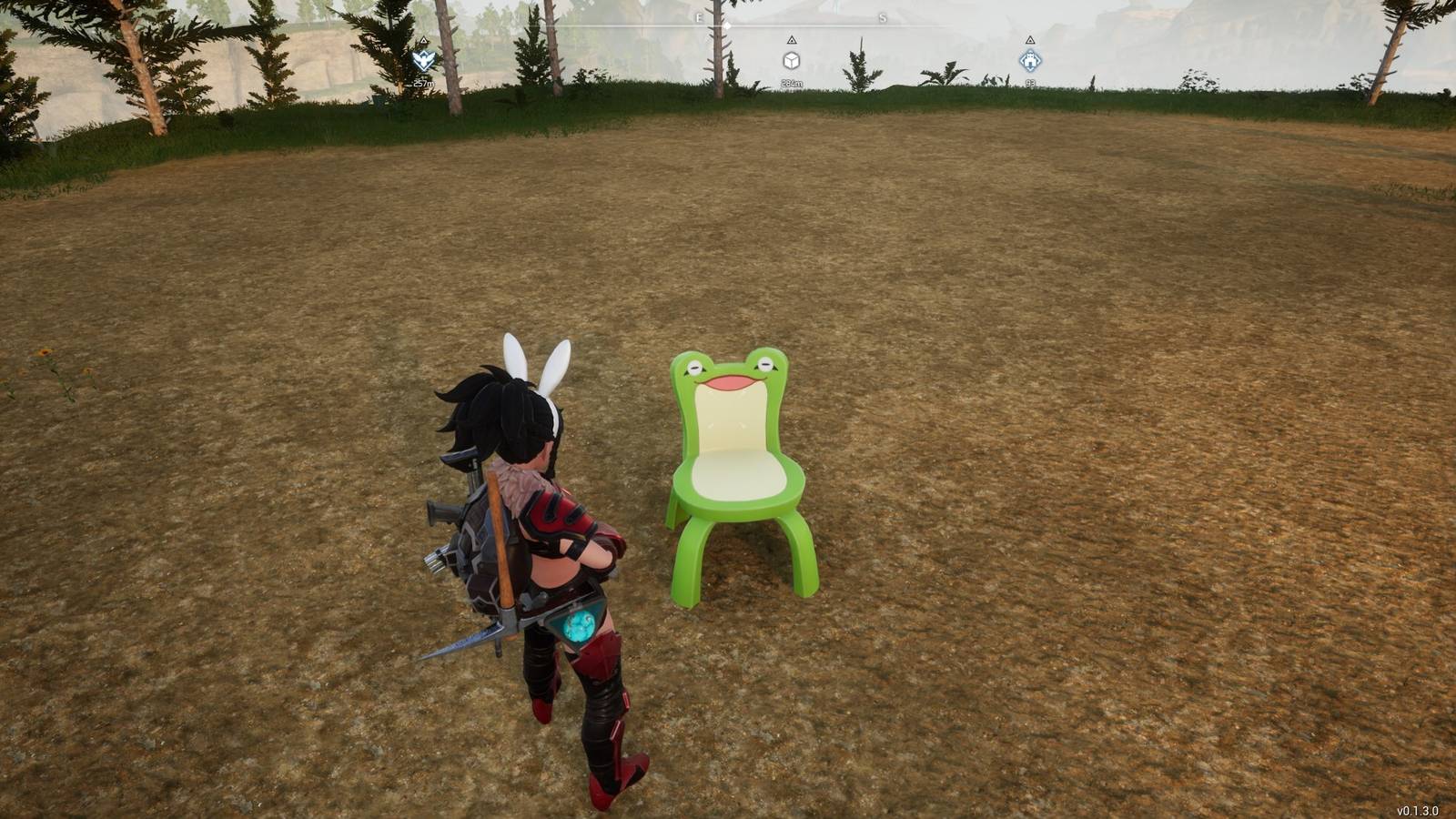The height and width of the screenshot is (819, 1456).
Task: Select the E direction label on the compass
Action: 698,18
